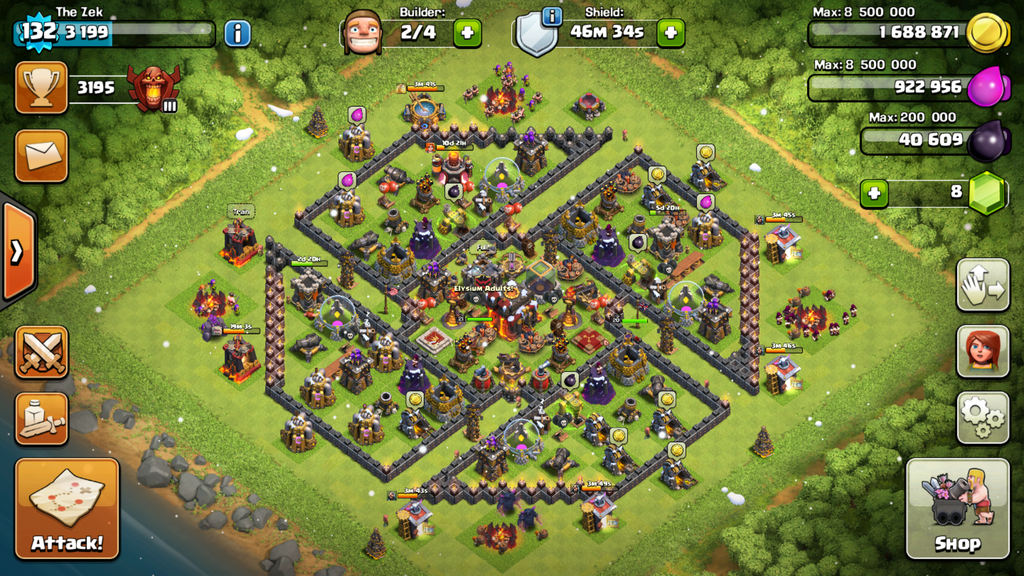Open the crossed swords army overview
The width and height of the screenshot is (1024, 576).
pyautogui.click(x=41, y=351)
